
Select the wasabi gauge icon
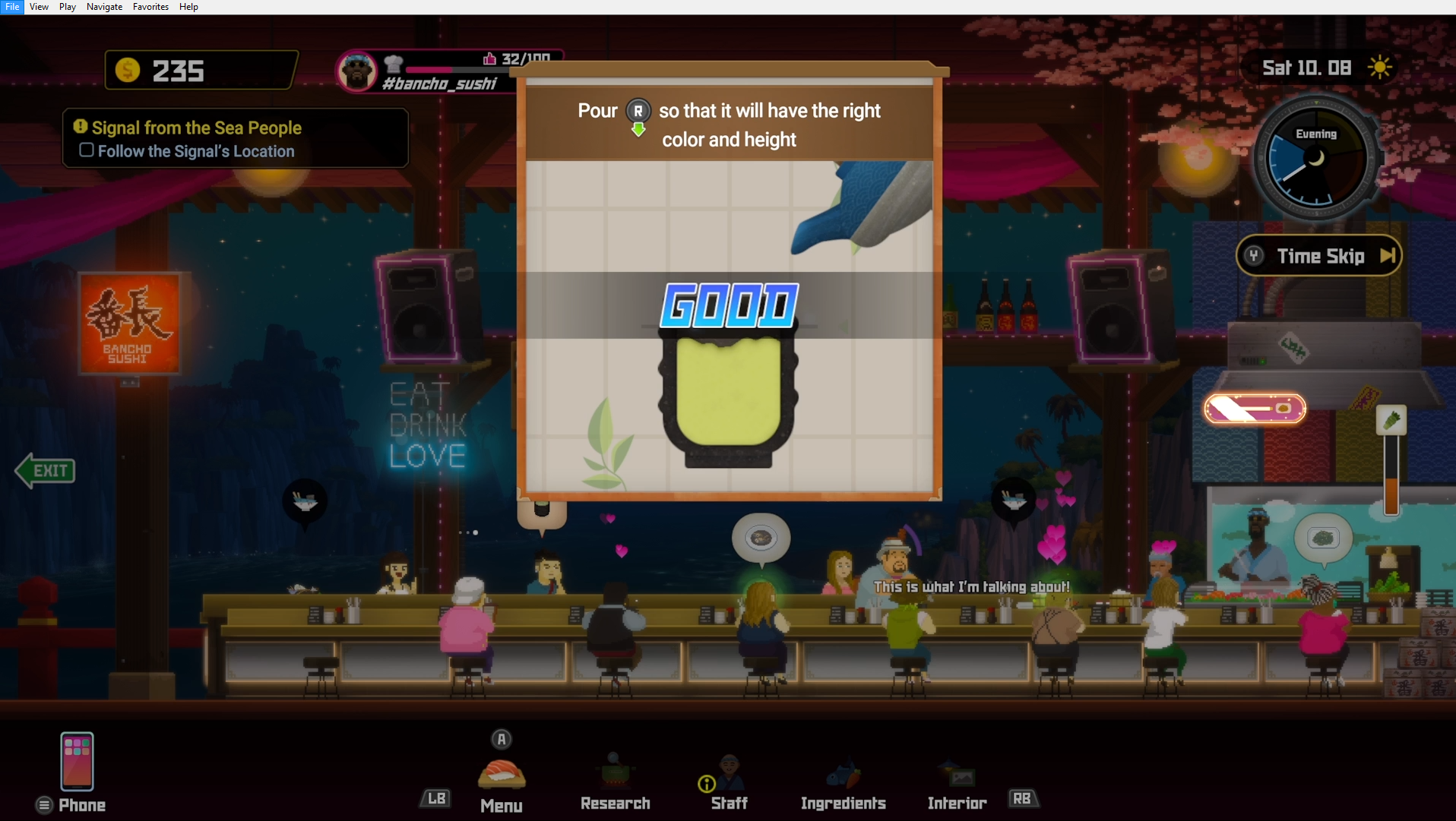(x=1391, y=420)
